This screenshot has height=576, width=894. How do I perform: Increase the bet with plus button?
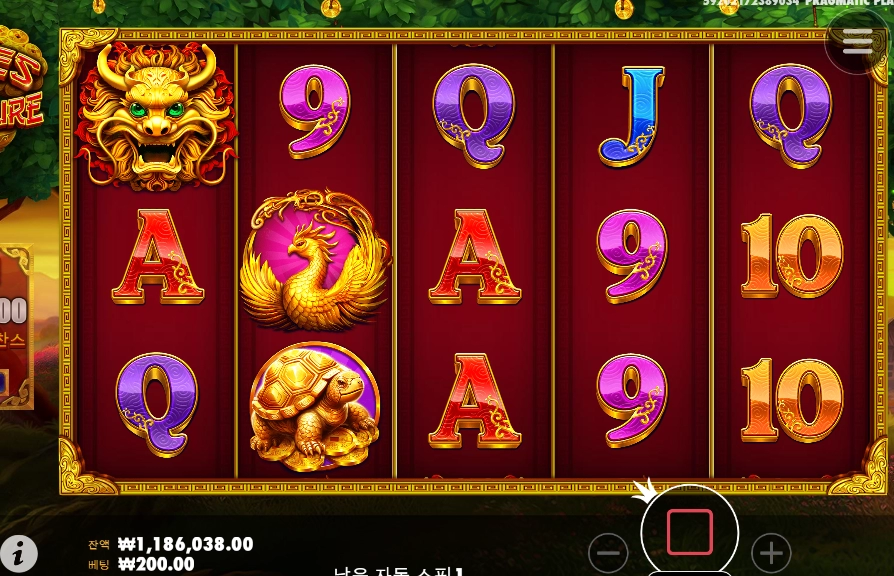tap(770, 552)
